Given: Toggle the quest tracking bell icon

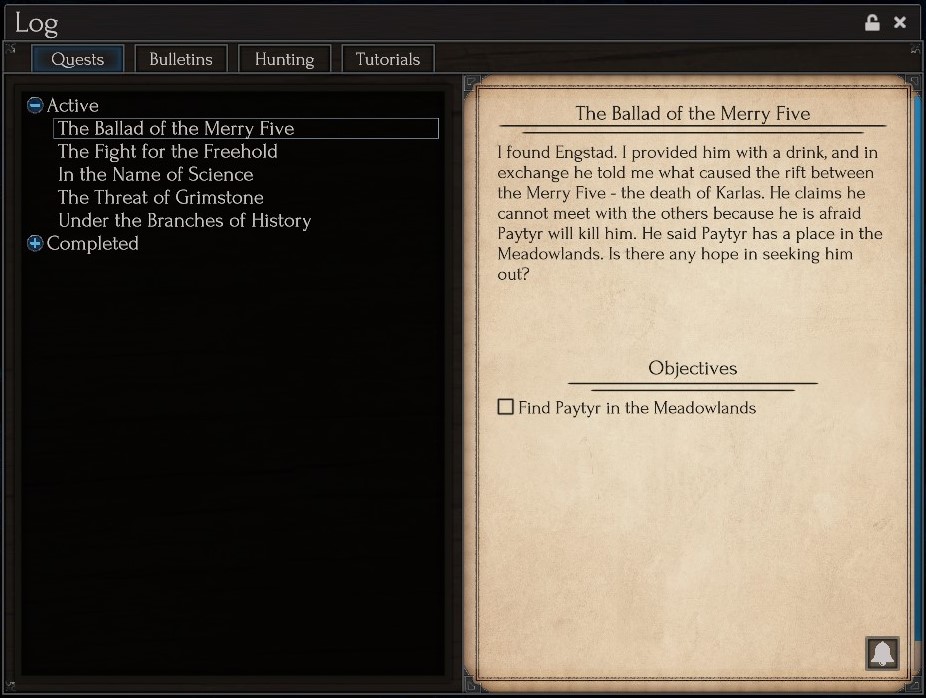Looking at the screenshot, I should coord(882,654).
